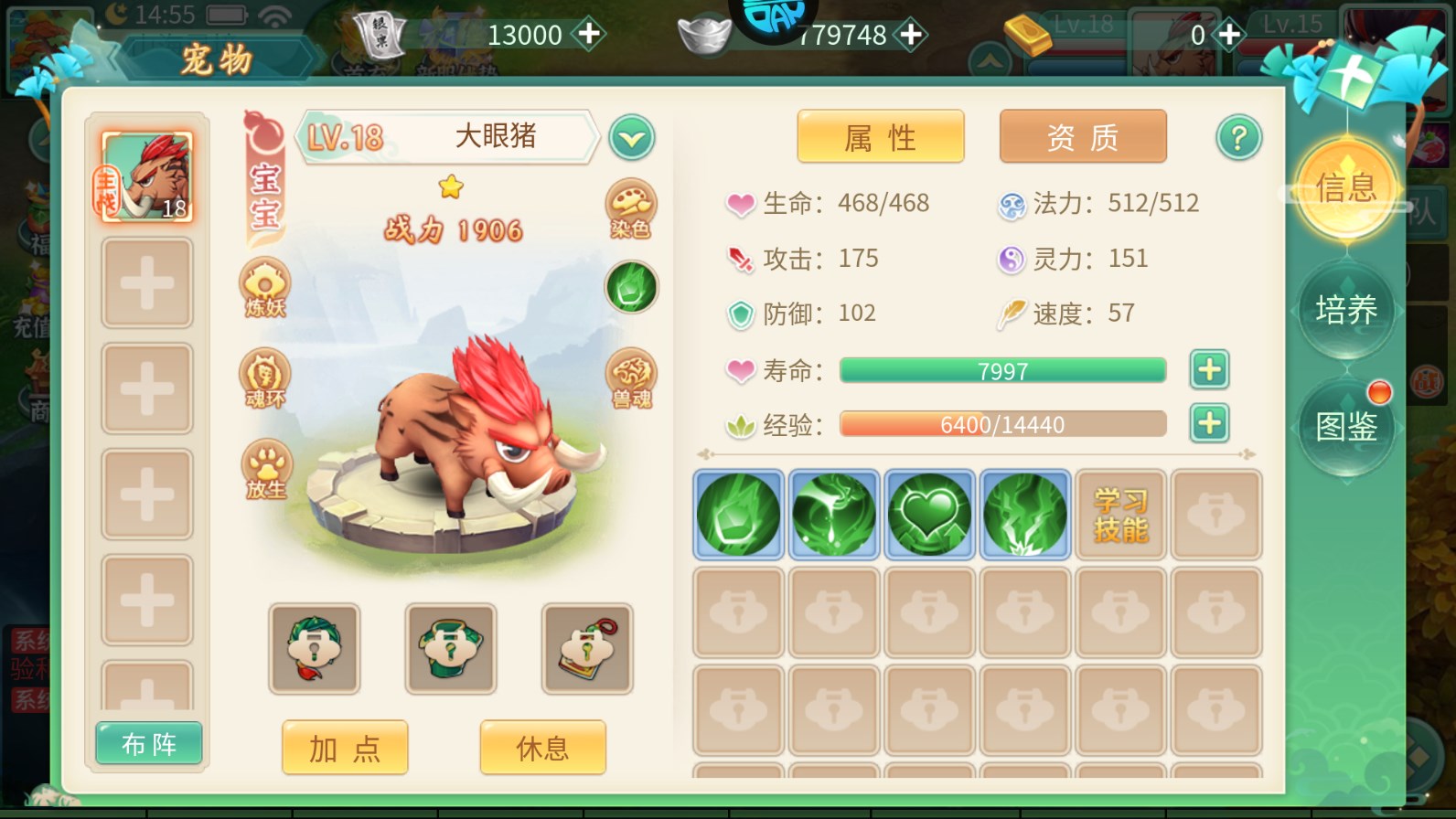
Task: Open the 炼妖 refine icon
Action: click(x=265, y=288)
